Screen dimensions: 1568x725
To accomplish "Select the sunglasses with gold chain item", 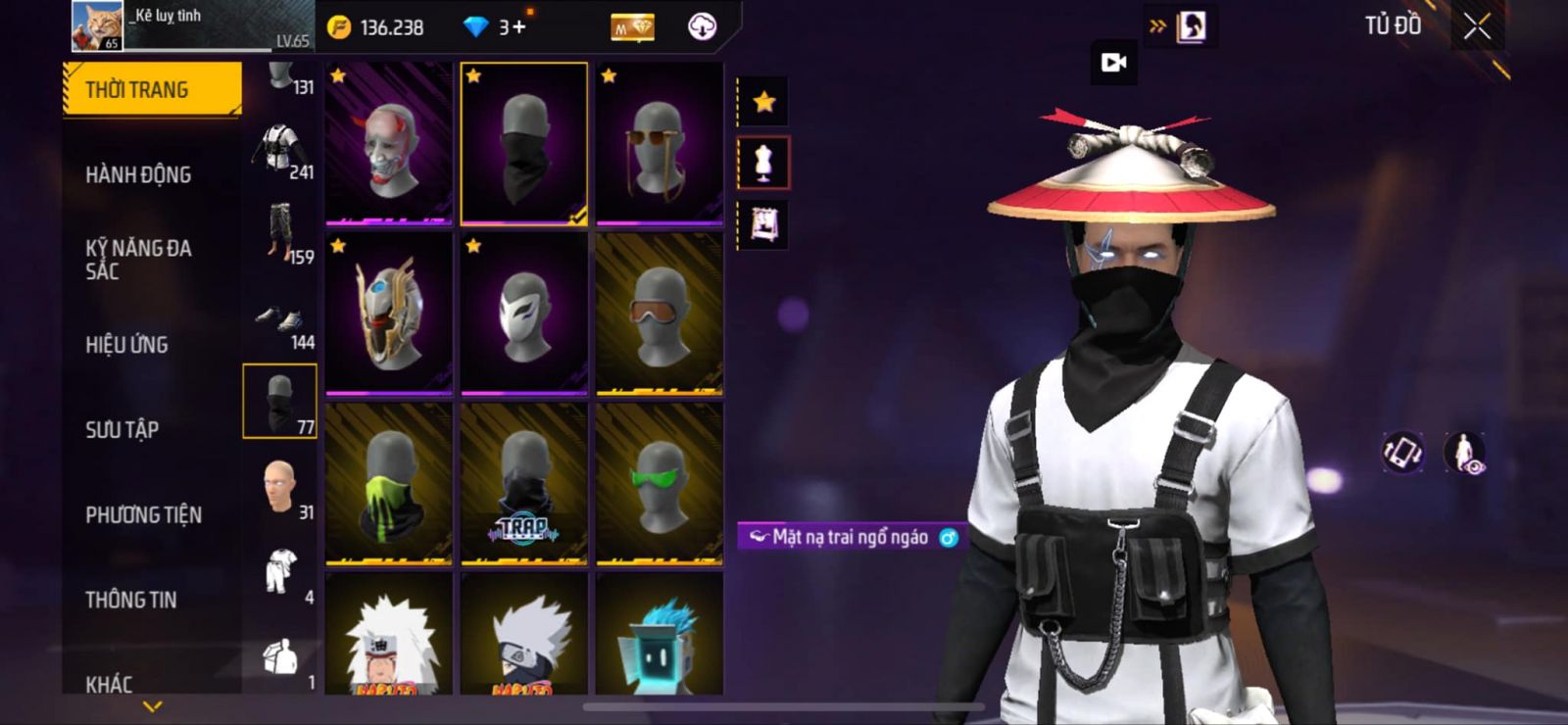I will (660, 143).
